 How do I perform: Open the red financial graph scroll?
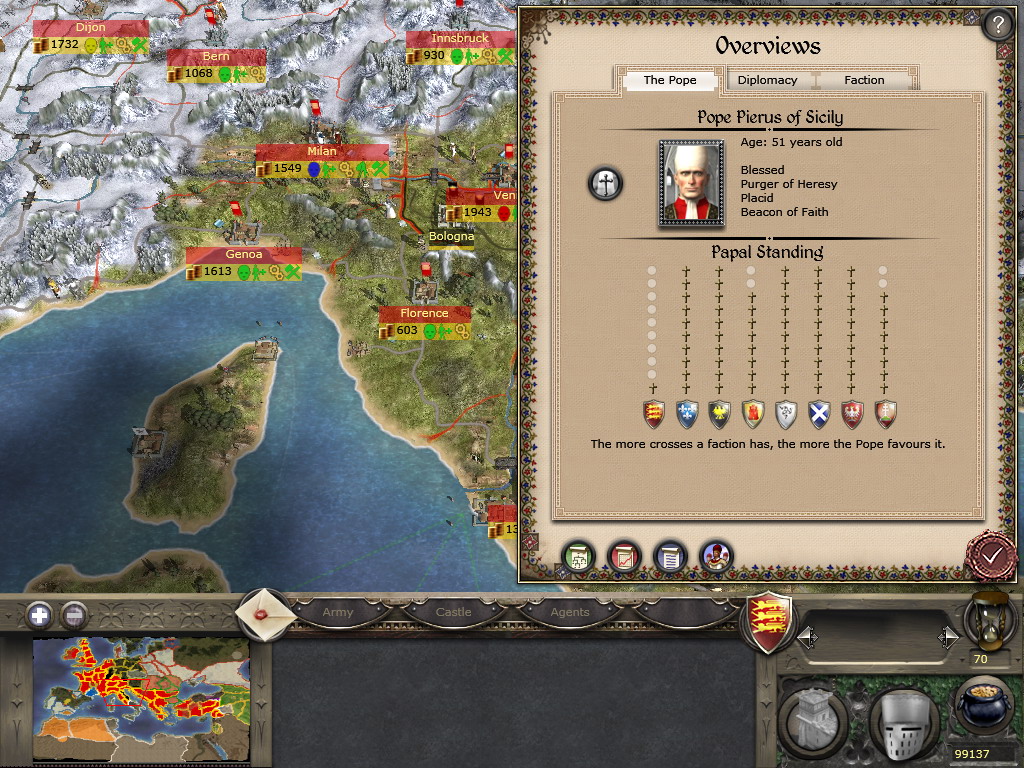click(624, 556)
